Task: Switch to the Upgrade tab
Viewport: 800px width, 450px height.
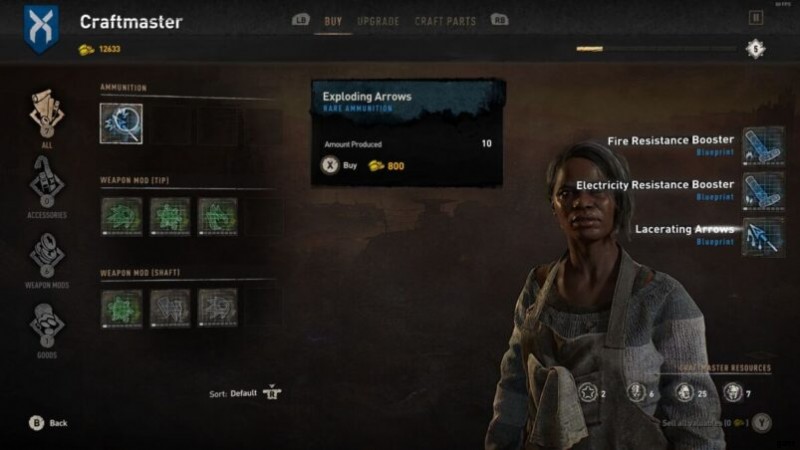Action: [378, 21]
